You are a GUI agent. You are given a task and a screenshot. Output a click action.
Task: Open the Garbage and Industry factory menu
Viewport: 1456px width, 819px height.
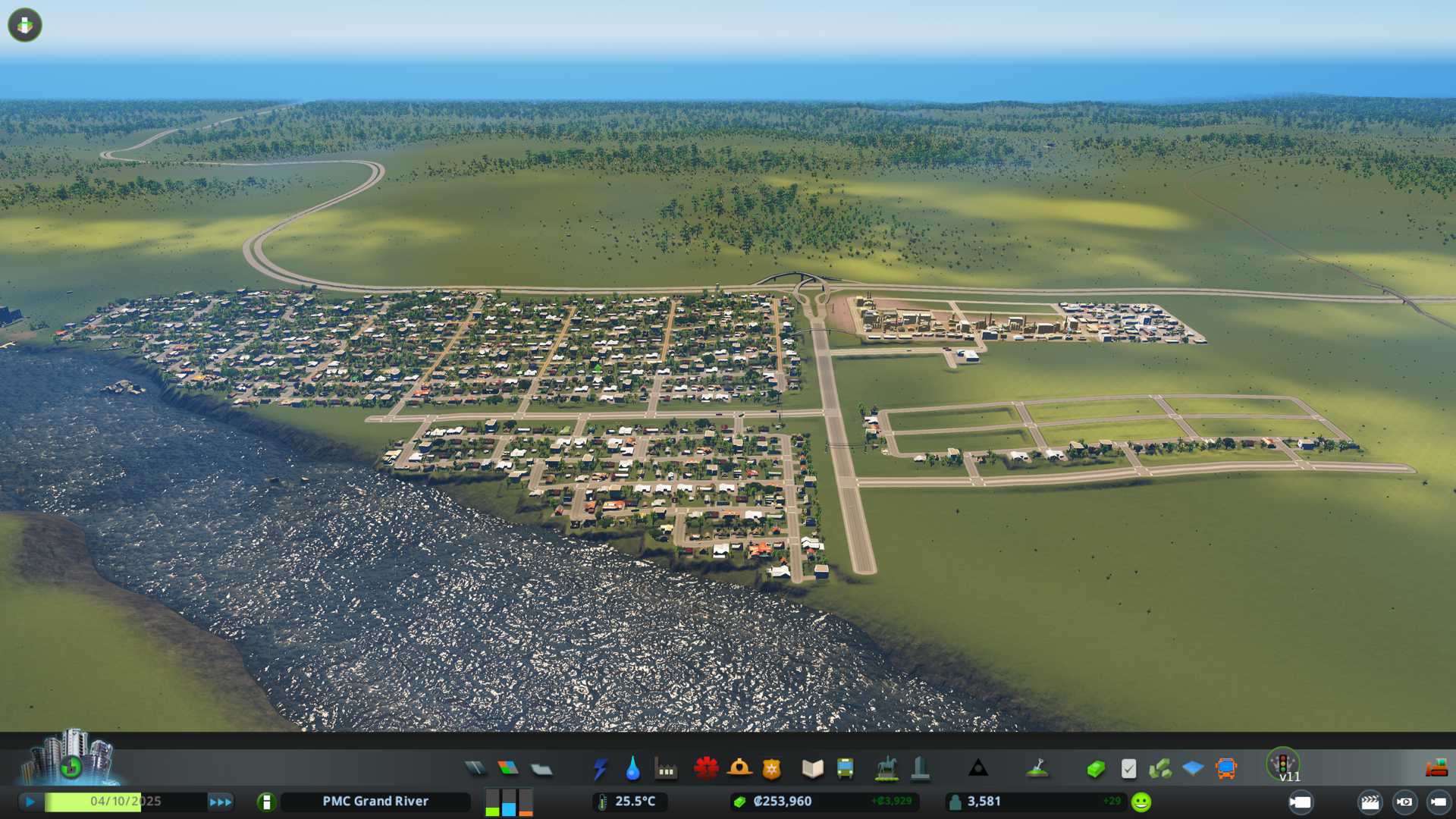[x=666, y=769]
